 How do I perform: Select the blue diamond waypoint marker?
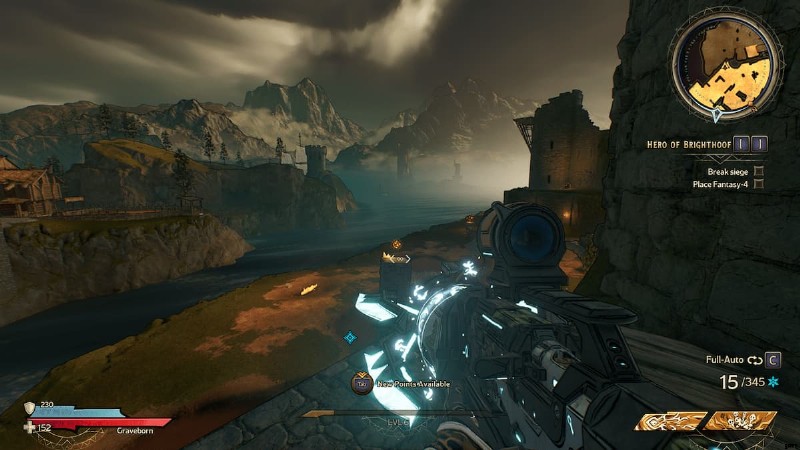coord(350,338)
